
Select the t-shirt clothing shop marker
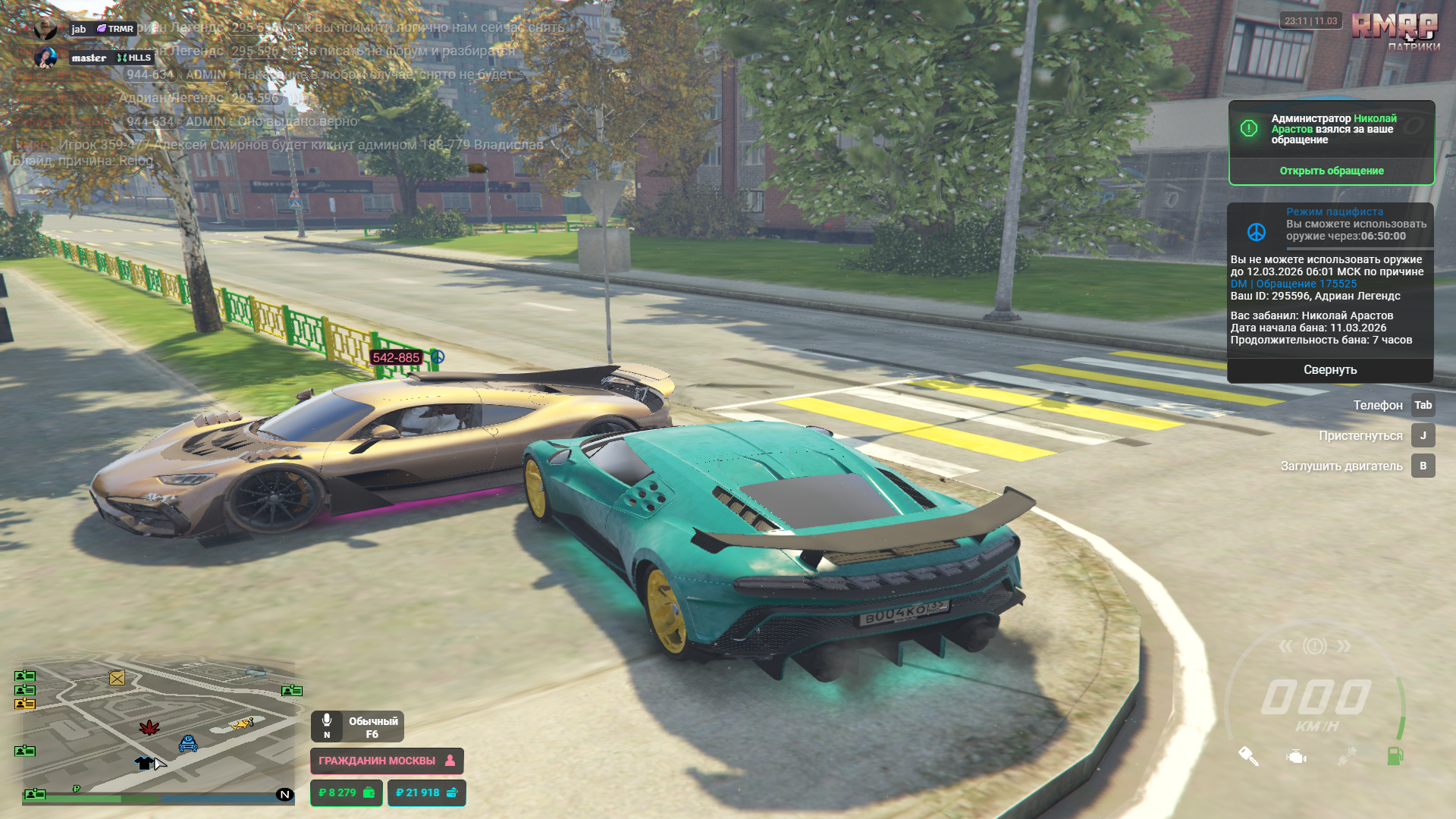tap(143, 763)
